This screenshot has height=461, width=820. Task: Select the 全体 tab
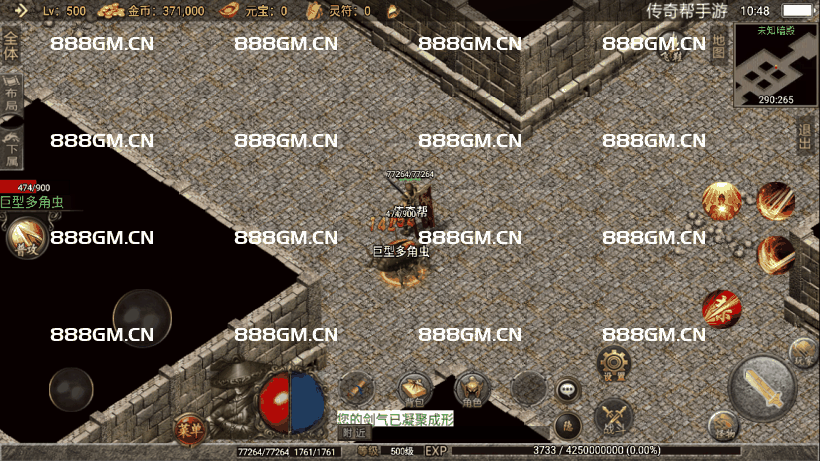[x=11, y=47]
